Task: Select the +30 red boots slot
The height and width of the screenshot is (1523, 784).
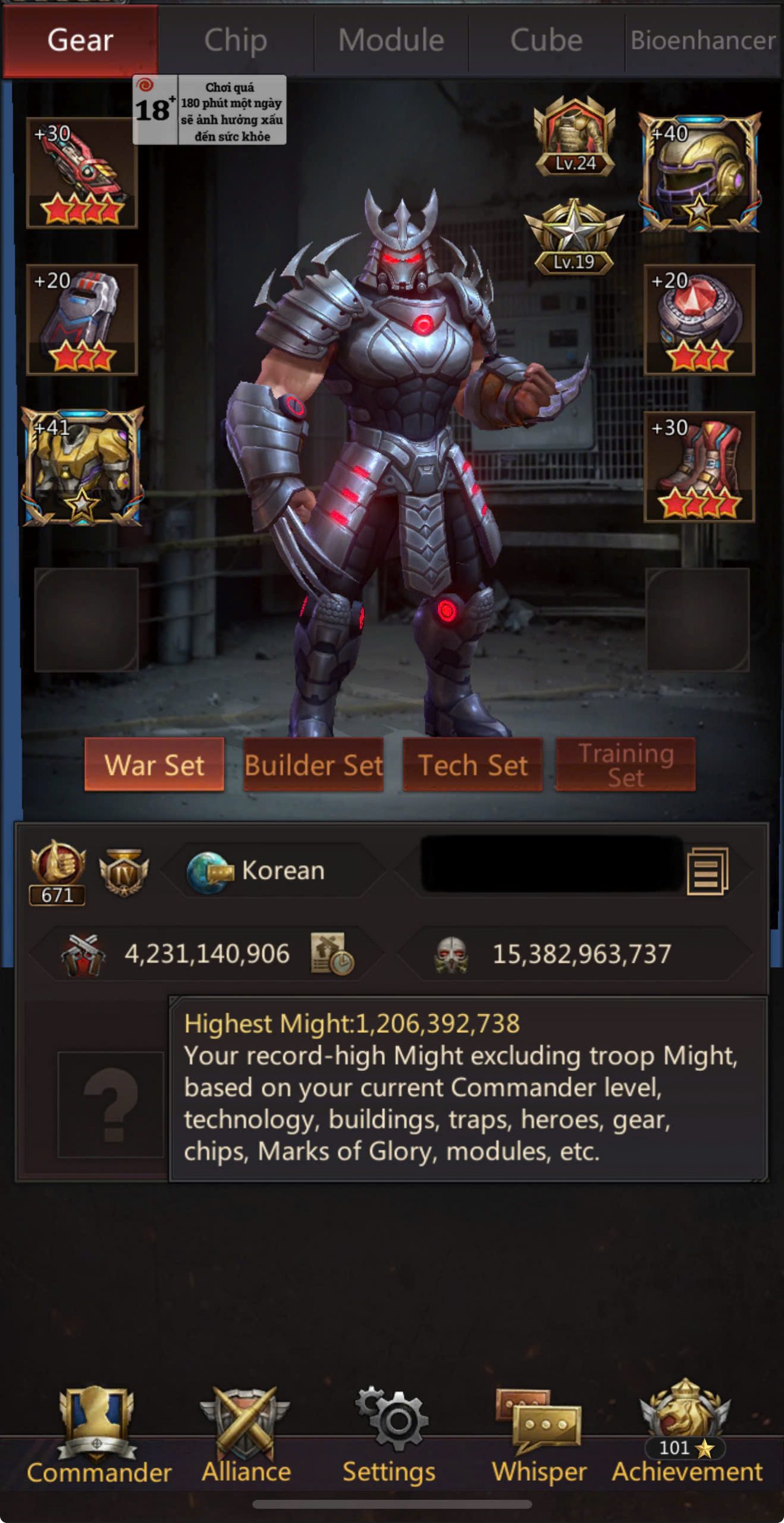Action: (x=699, y=467)
